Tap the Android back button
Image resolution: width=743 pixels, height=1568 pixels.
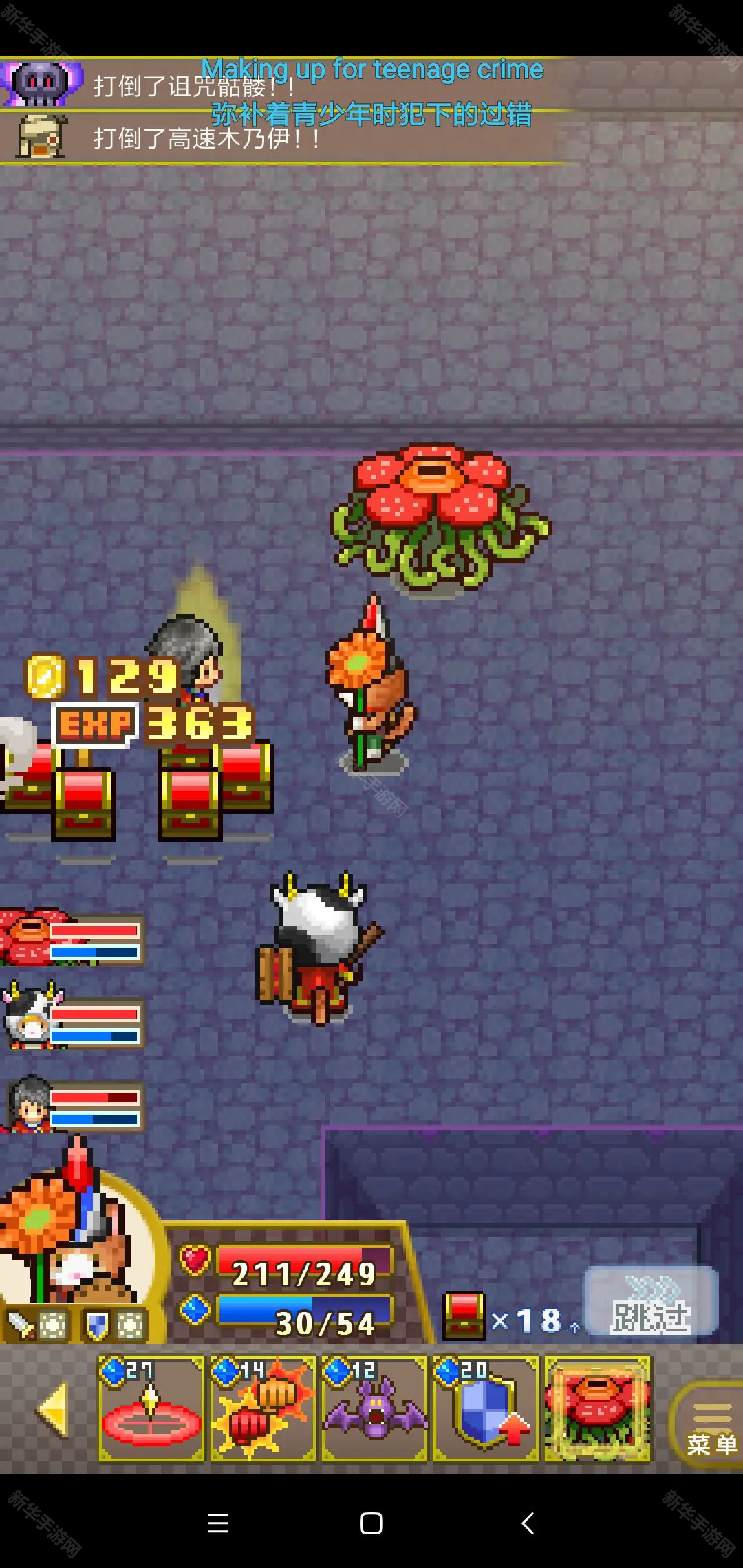point(528,1523)
